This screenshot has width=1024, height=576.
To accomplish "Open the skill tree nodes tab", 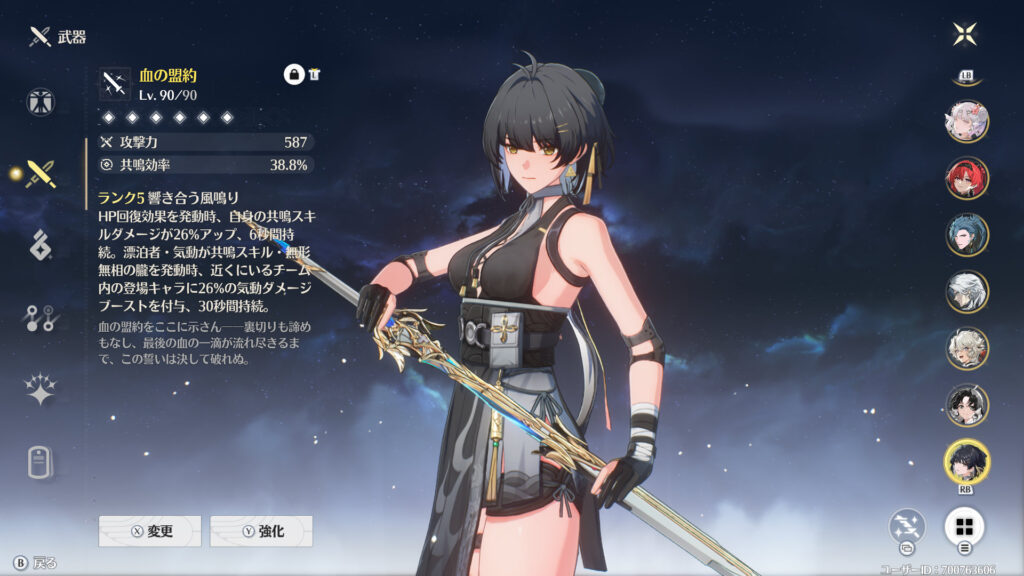I will pos(41,318).
